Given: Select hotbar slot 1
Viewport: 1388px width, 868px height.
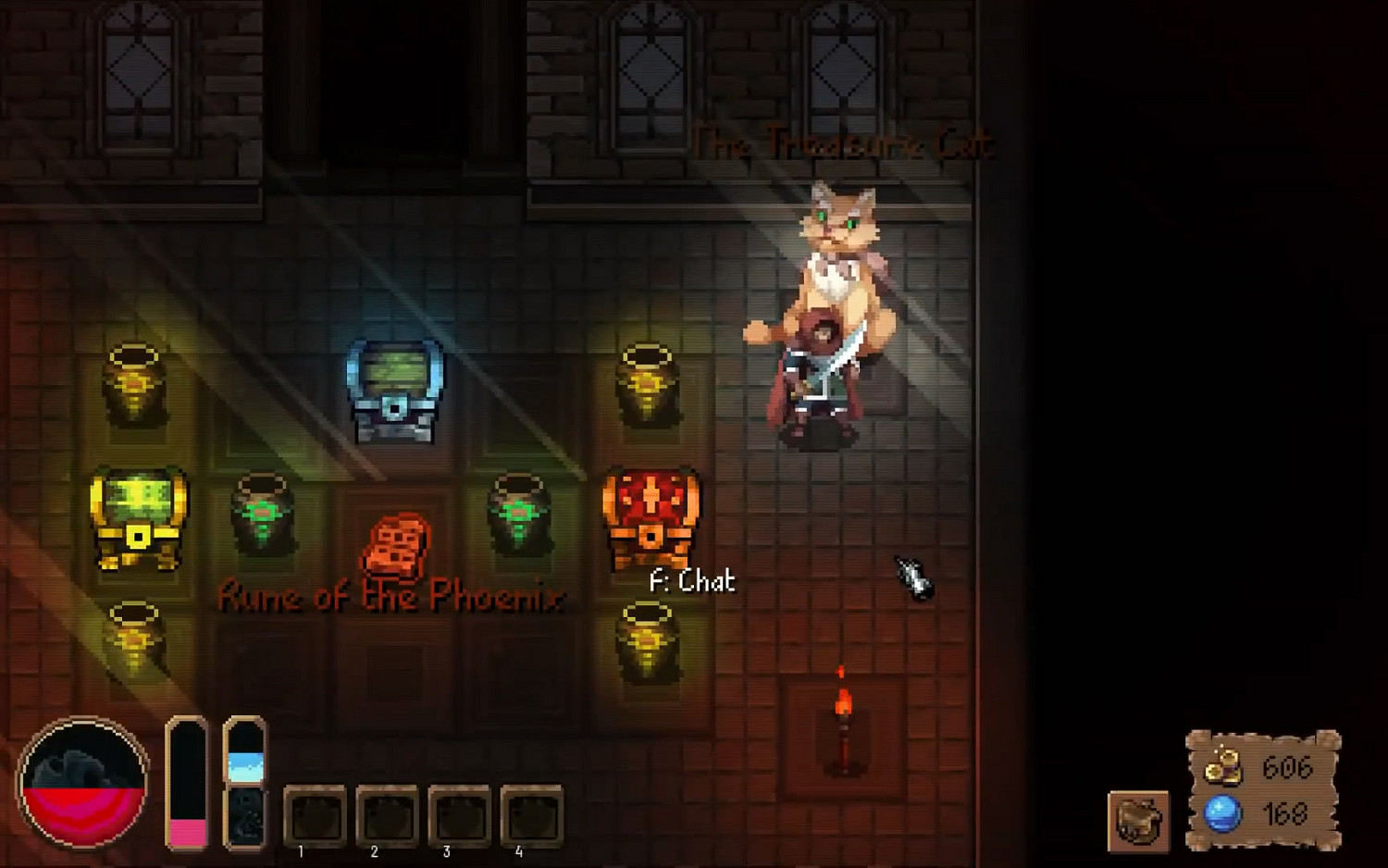Looking at the screenshot, I should click(x=314, y=814).
